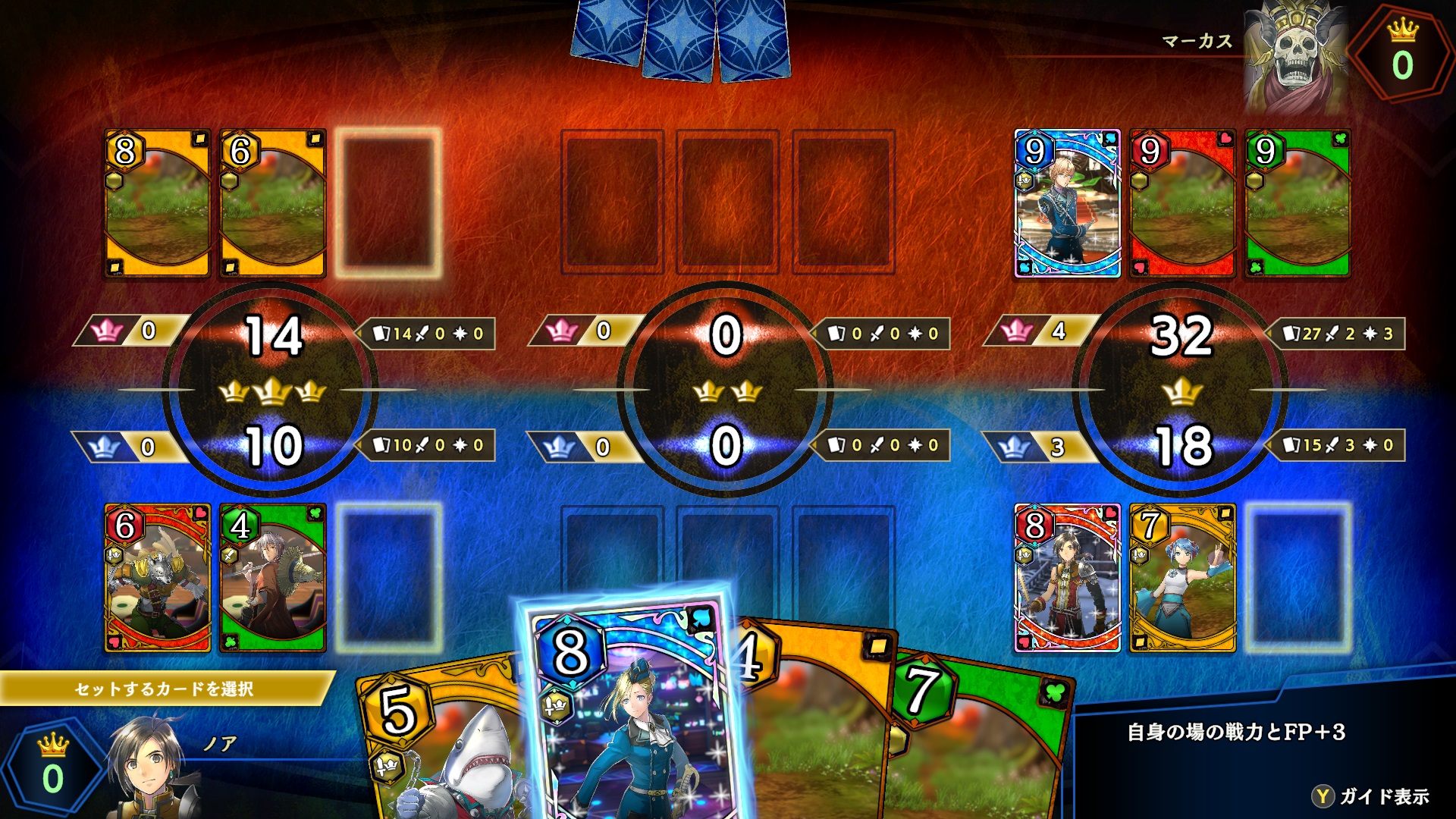Inspect the opponent's yellow 6 card
Viewport: 1456px width, 819px height.
coord(273,203)
